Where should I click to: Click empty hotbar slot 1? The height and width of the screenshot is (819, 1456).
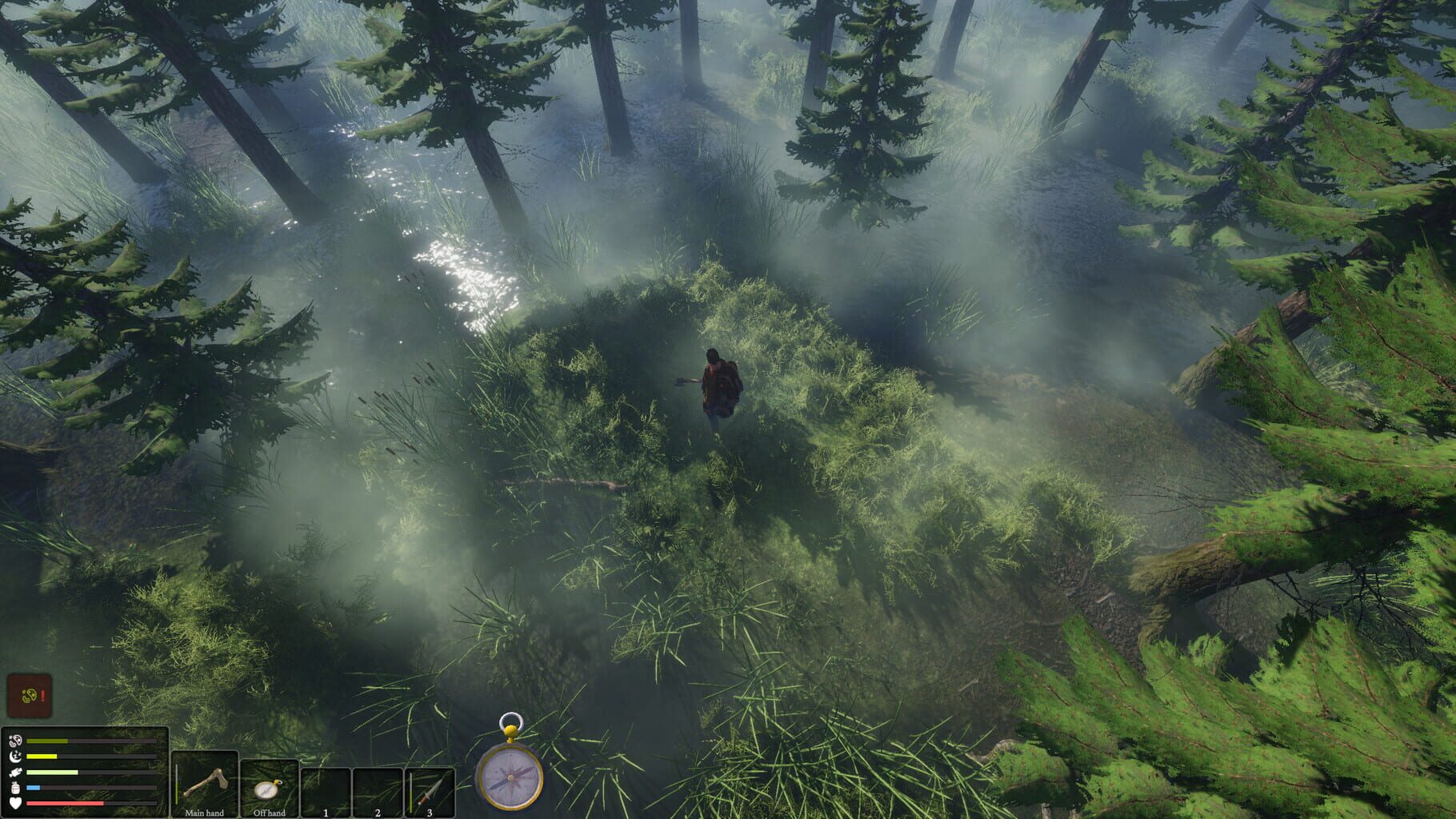click(326, 790)
